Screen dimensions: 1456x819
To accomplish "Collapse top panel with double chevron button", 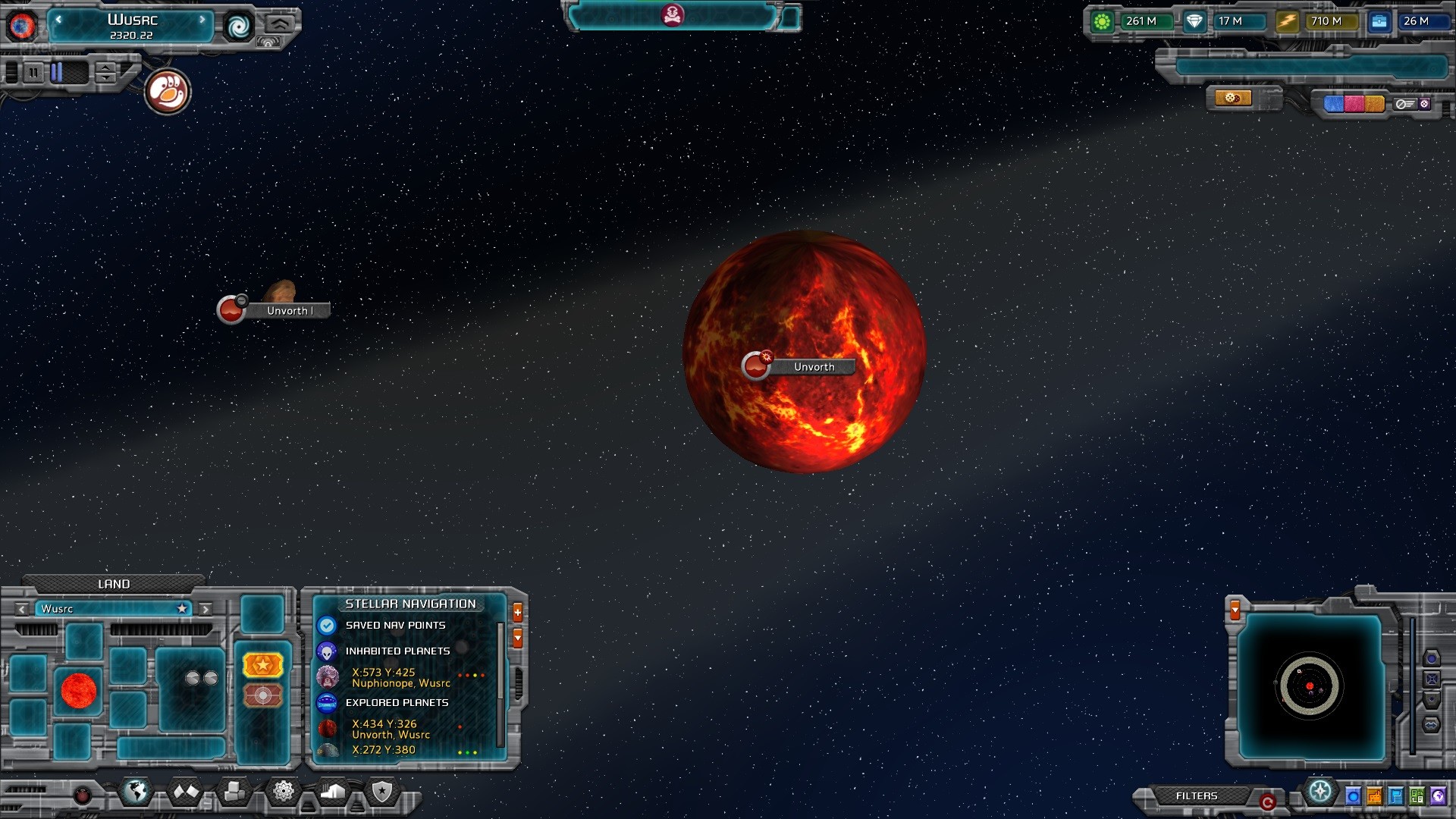I will point(279,23).
